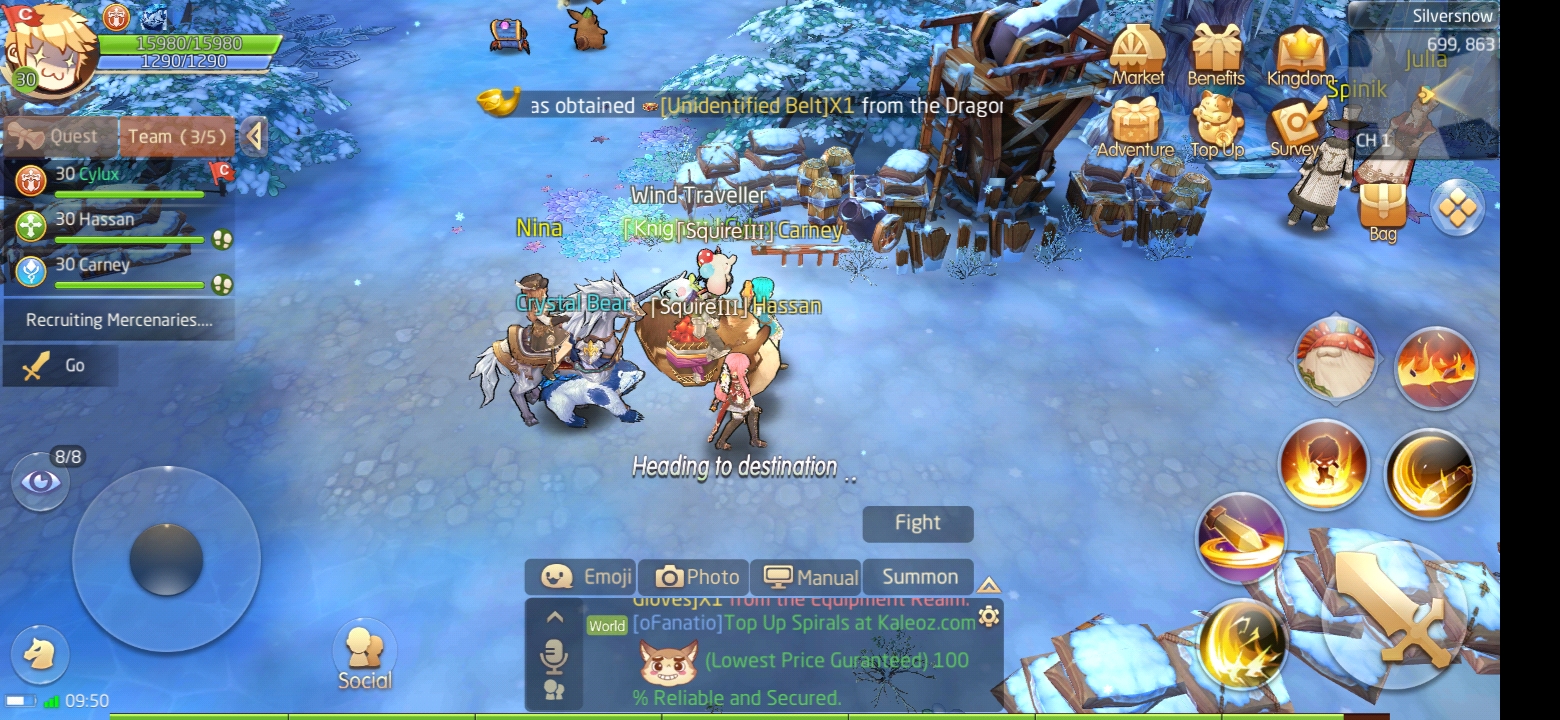Click the Fight button

(917, 523)
